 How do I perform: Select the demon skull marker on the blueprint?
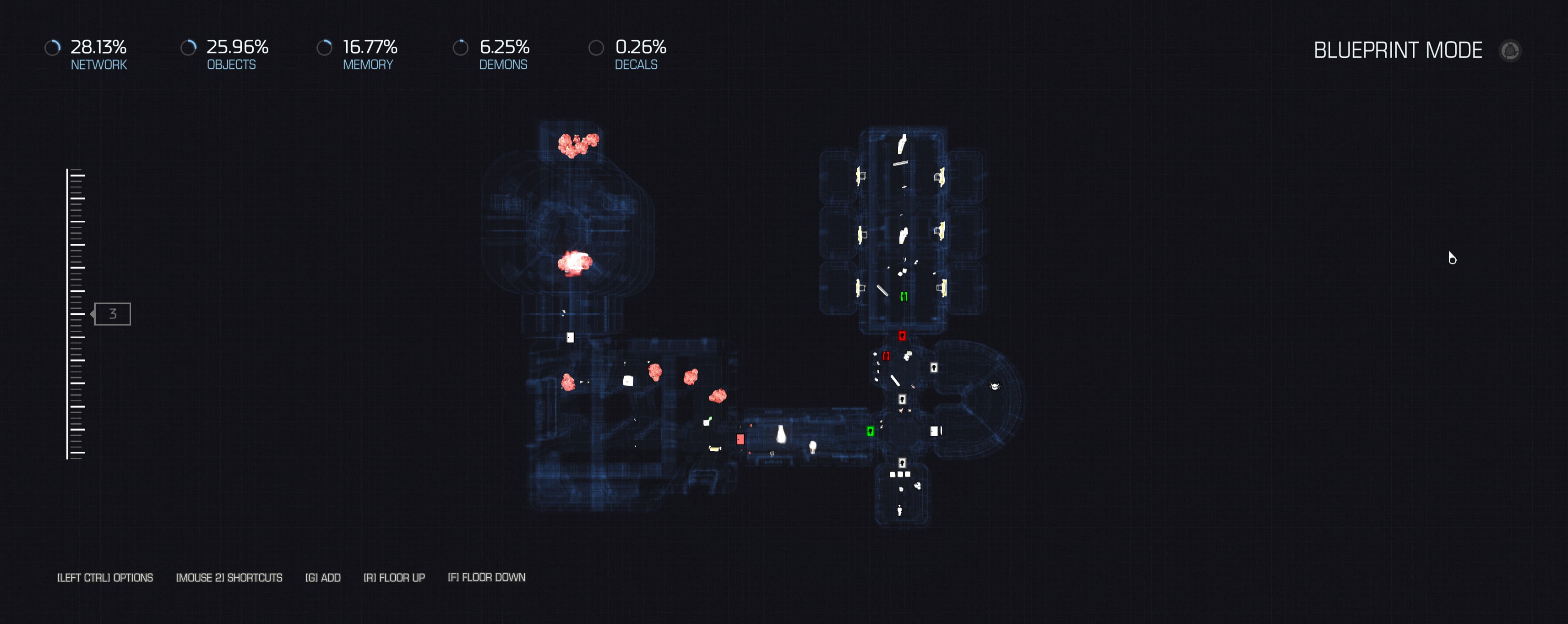(995, 385)
